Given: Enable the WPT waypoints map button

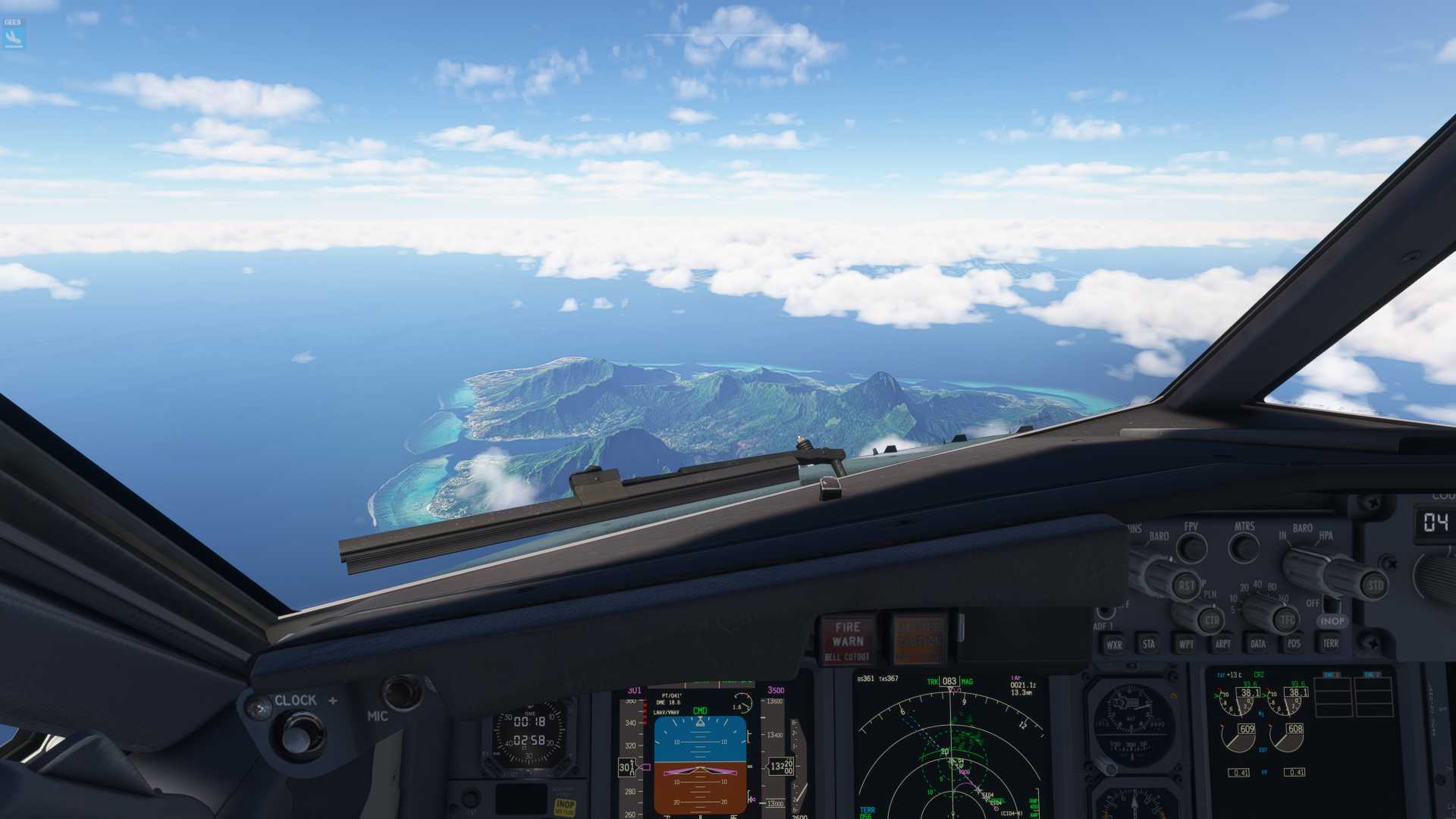Looking at the screenshot, I should coord(1186,644).
